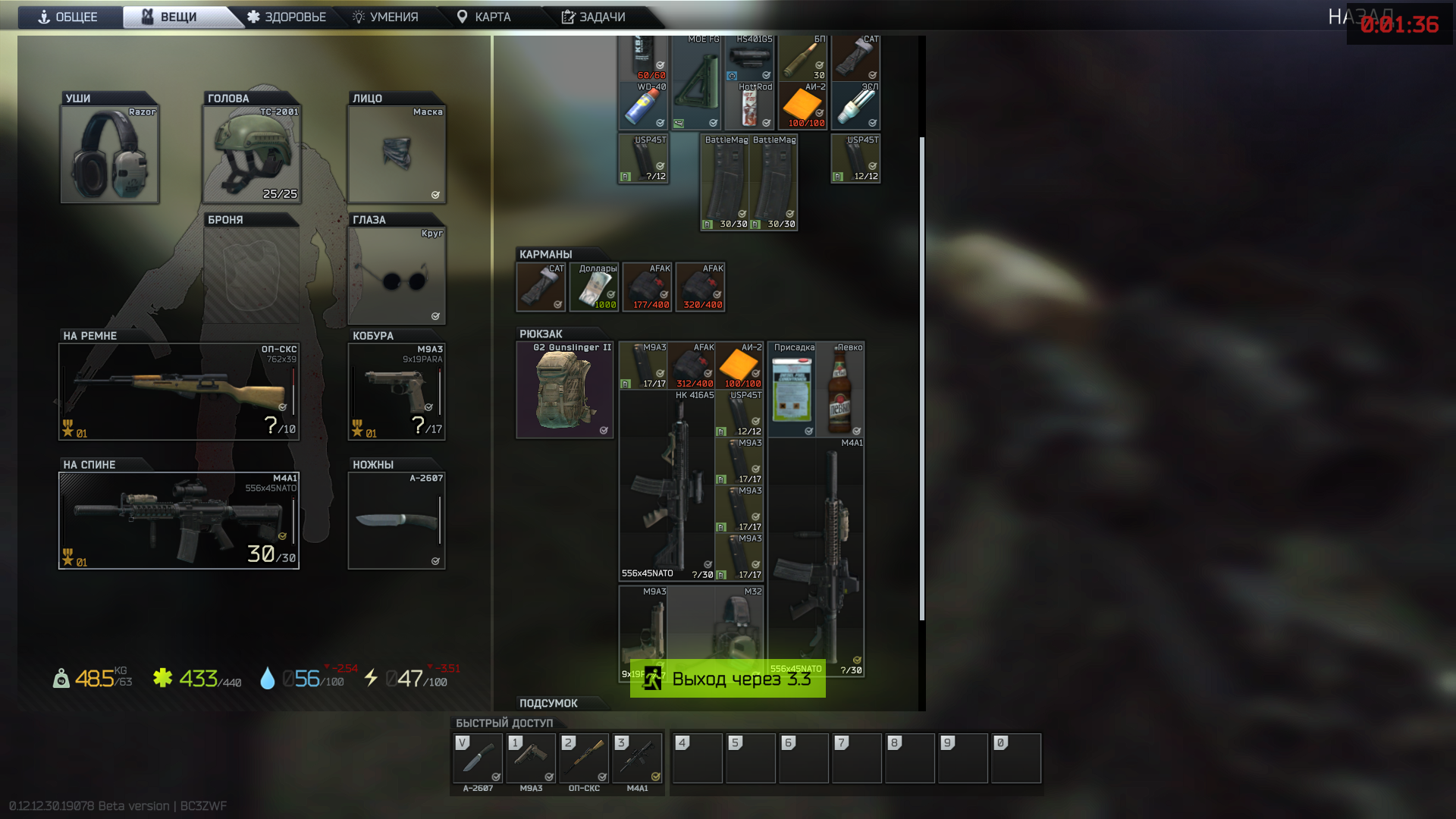Choose the Певко beer bottle

tap(840, 390)
